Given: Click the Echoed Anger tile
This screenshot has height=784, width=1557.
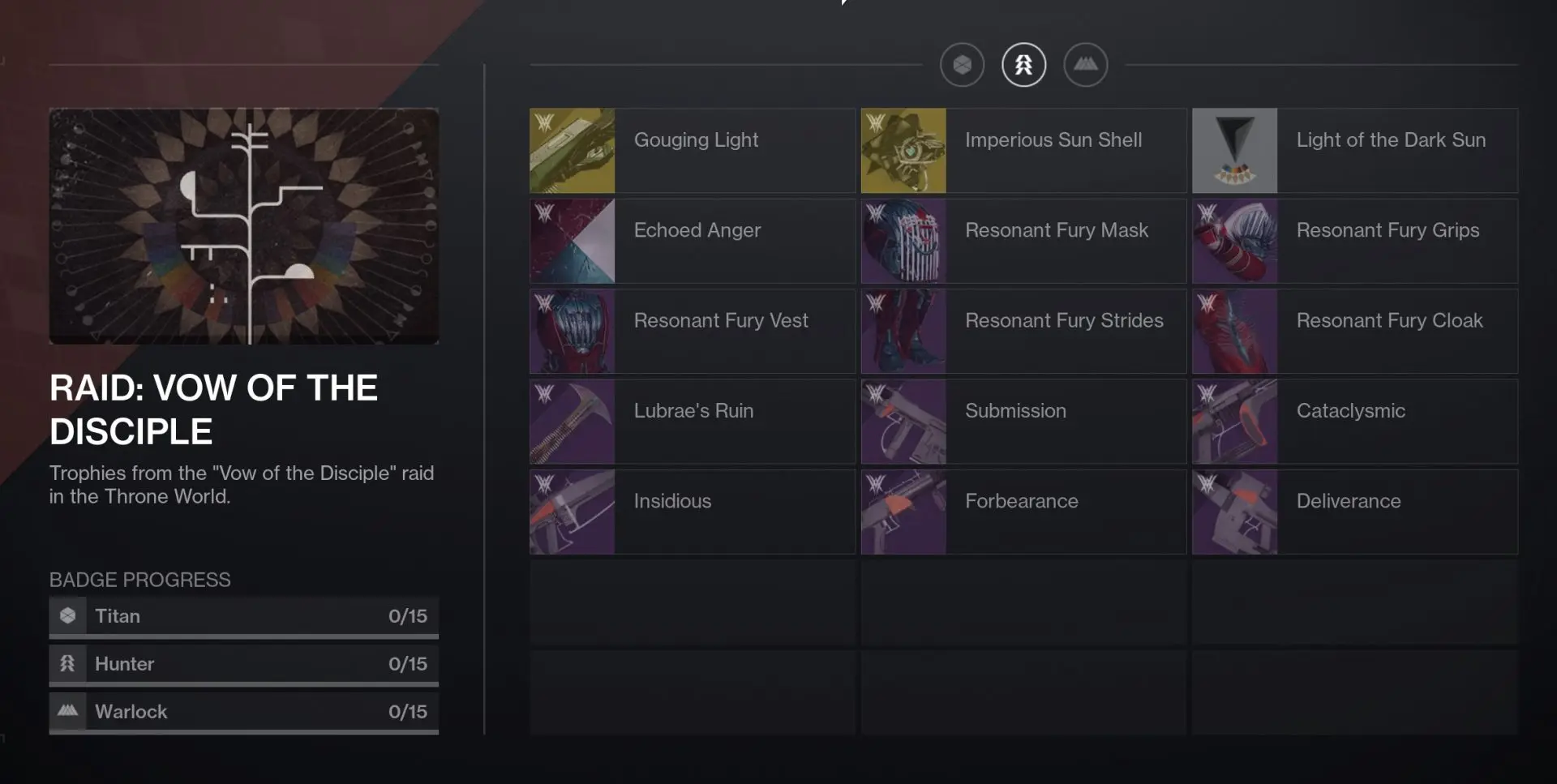Looking at the screenshot, I should point(691,241).
